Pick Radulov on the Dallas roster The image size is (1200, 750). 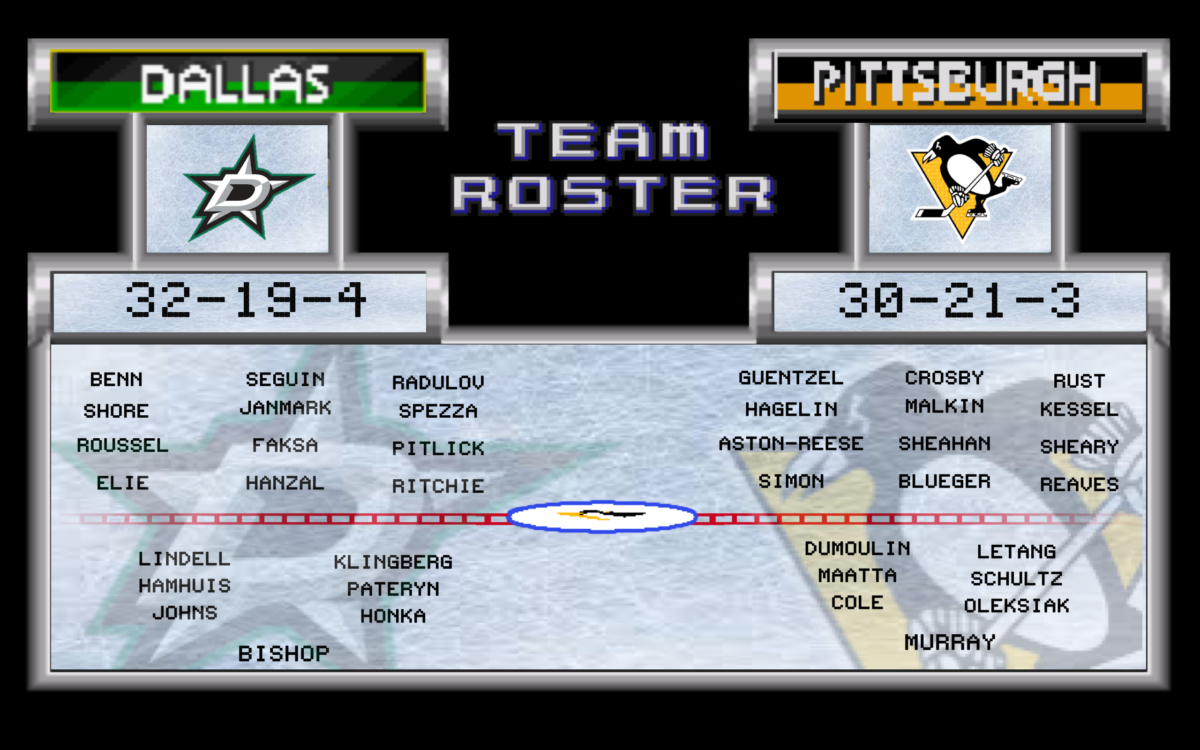438,383
